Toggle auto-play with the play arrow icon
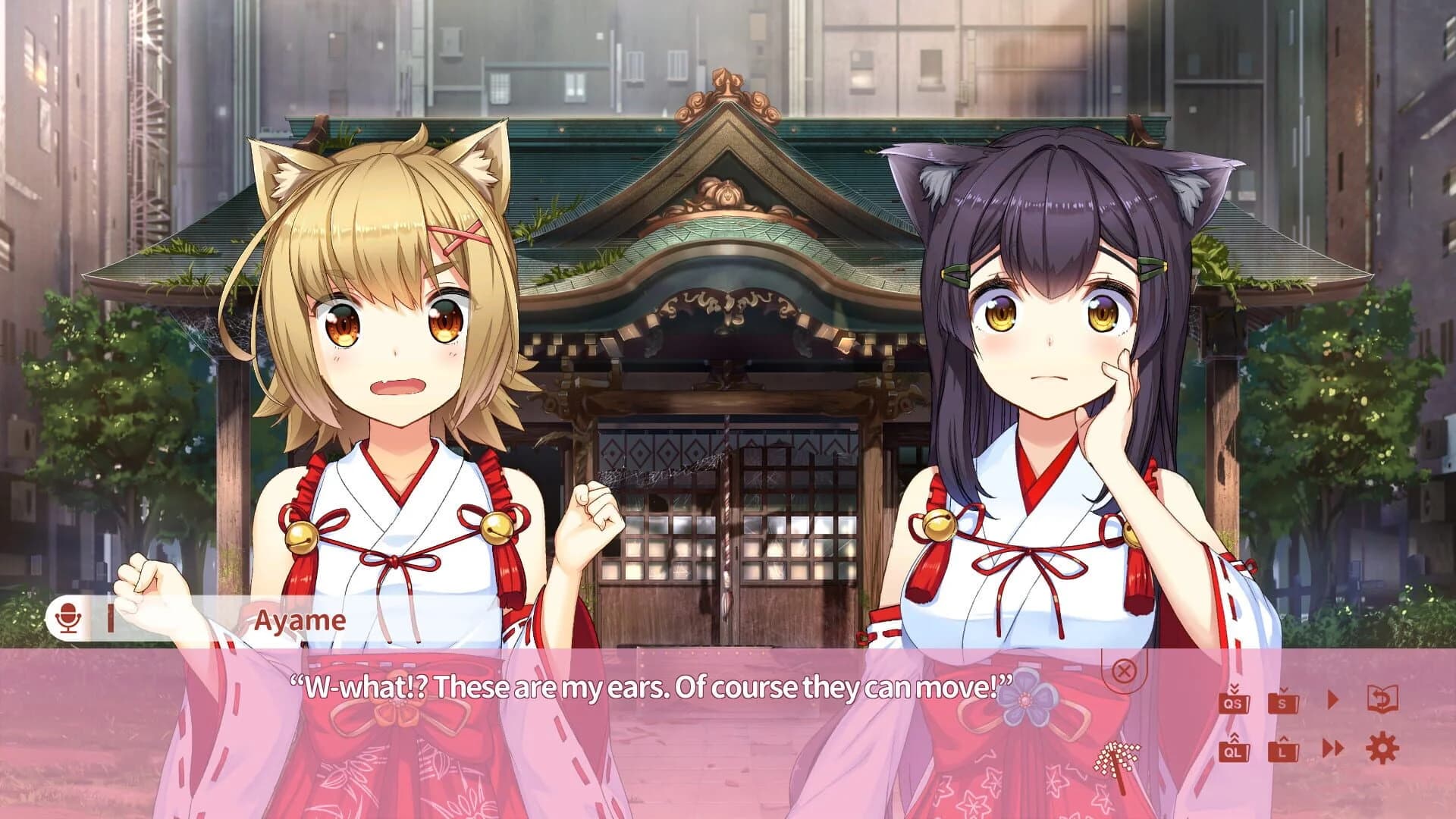Image resolution: width=1456 pixels, height=819 pixels. coord(1332,698)
